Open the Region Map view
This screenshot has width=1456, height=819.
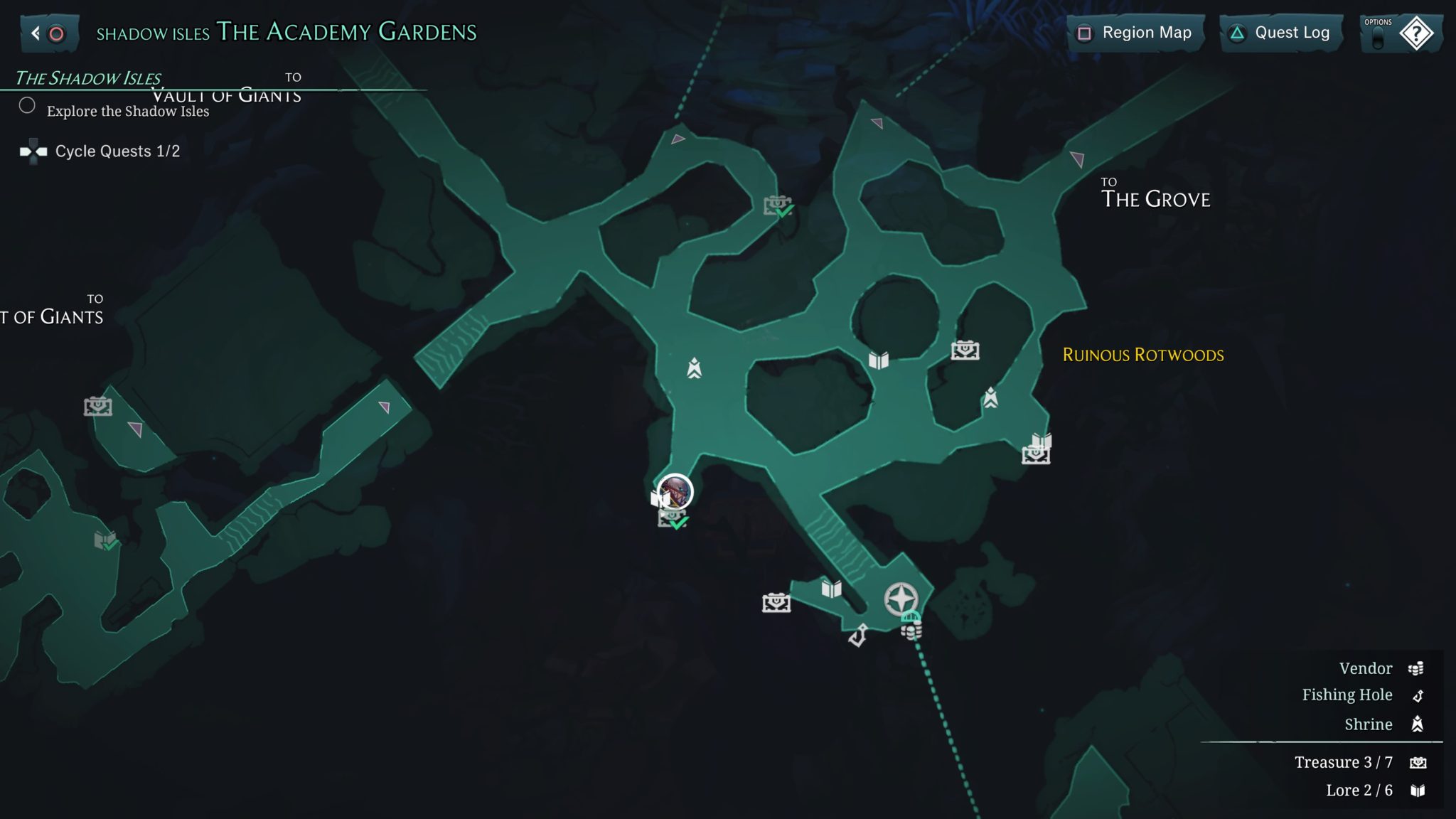(1135, 33)
